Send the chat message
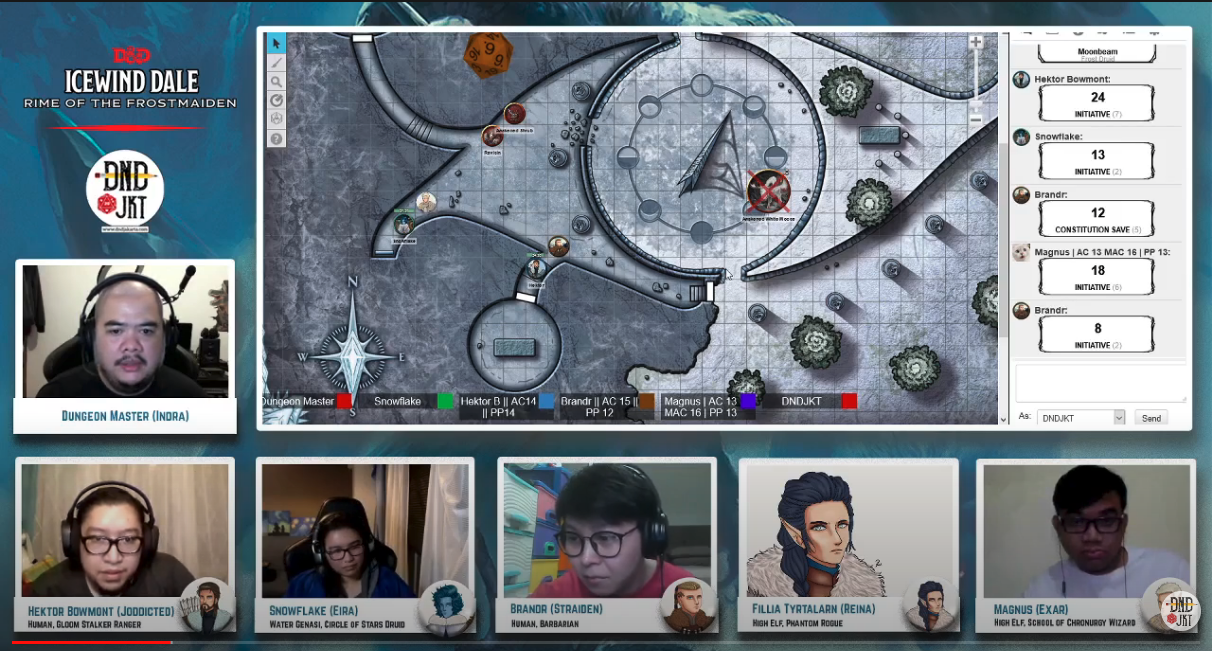1212x651 pixels. point(1151,418)
